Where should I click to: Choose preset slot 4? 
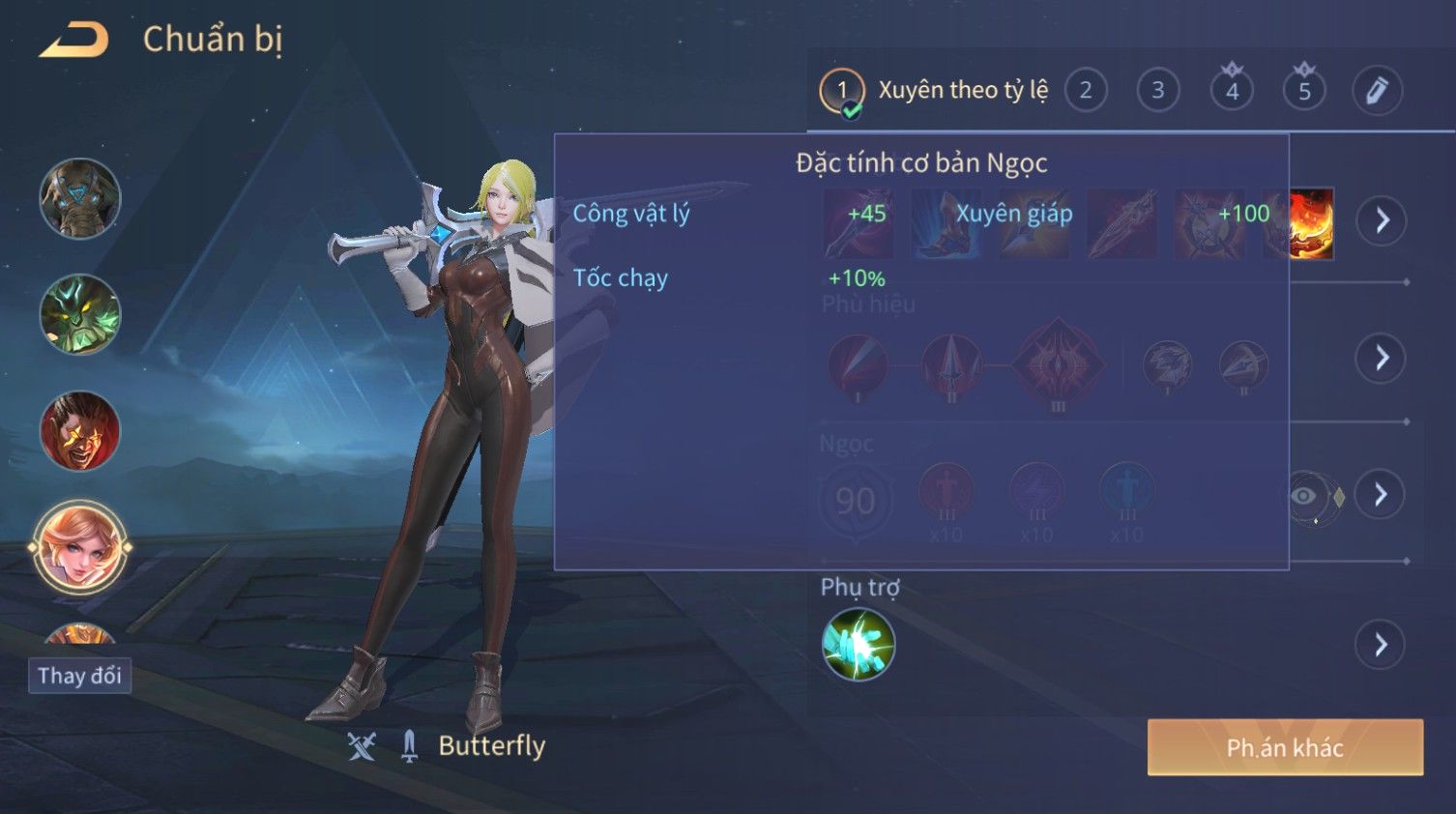[1232, 91]
